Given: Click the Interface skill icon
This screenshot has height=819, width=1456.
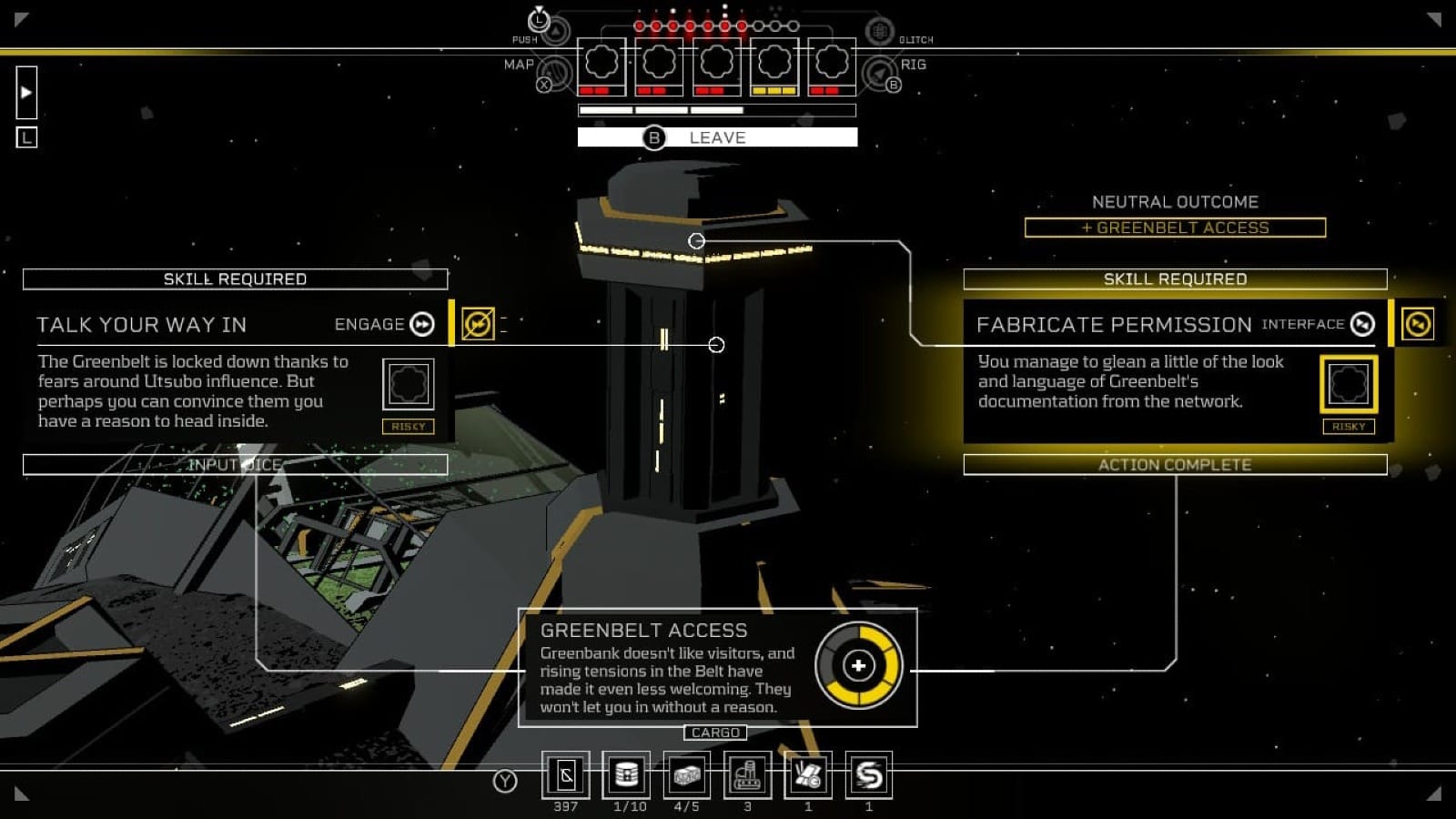Looking at the screenshot, I should click(x=1362, y=325).
